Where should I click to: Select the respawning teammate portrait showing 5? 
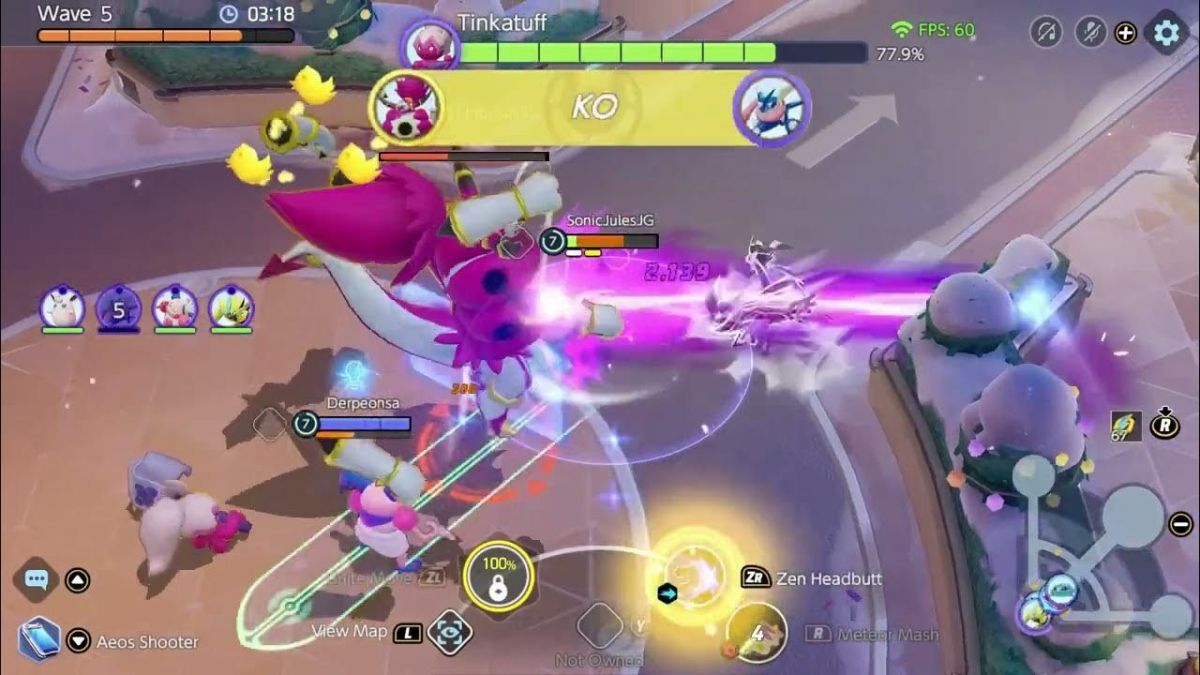118,308
